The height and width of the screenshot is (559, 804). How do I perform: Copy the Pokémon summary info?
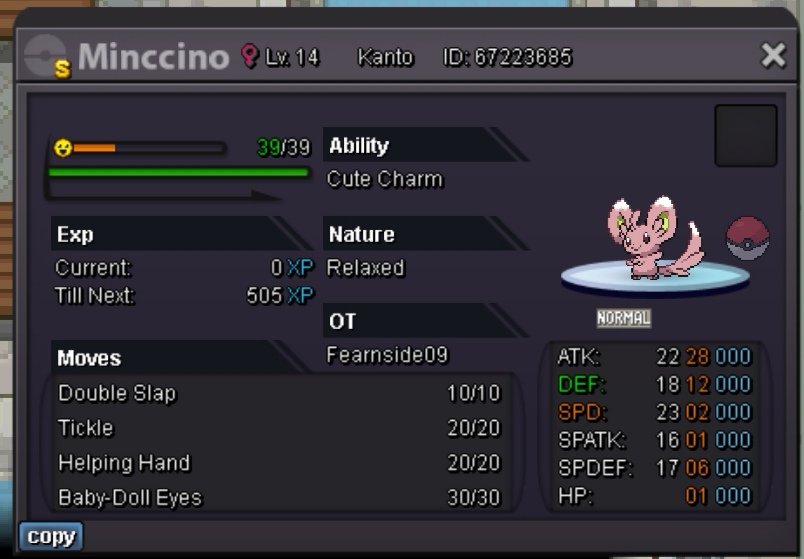[x=50, y=537]
